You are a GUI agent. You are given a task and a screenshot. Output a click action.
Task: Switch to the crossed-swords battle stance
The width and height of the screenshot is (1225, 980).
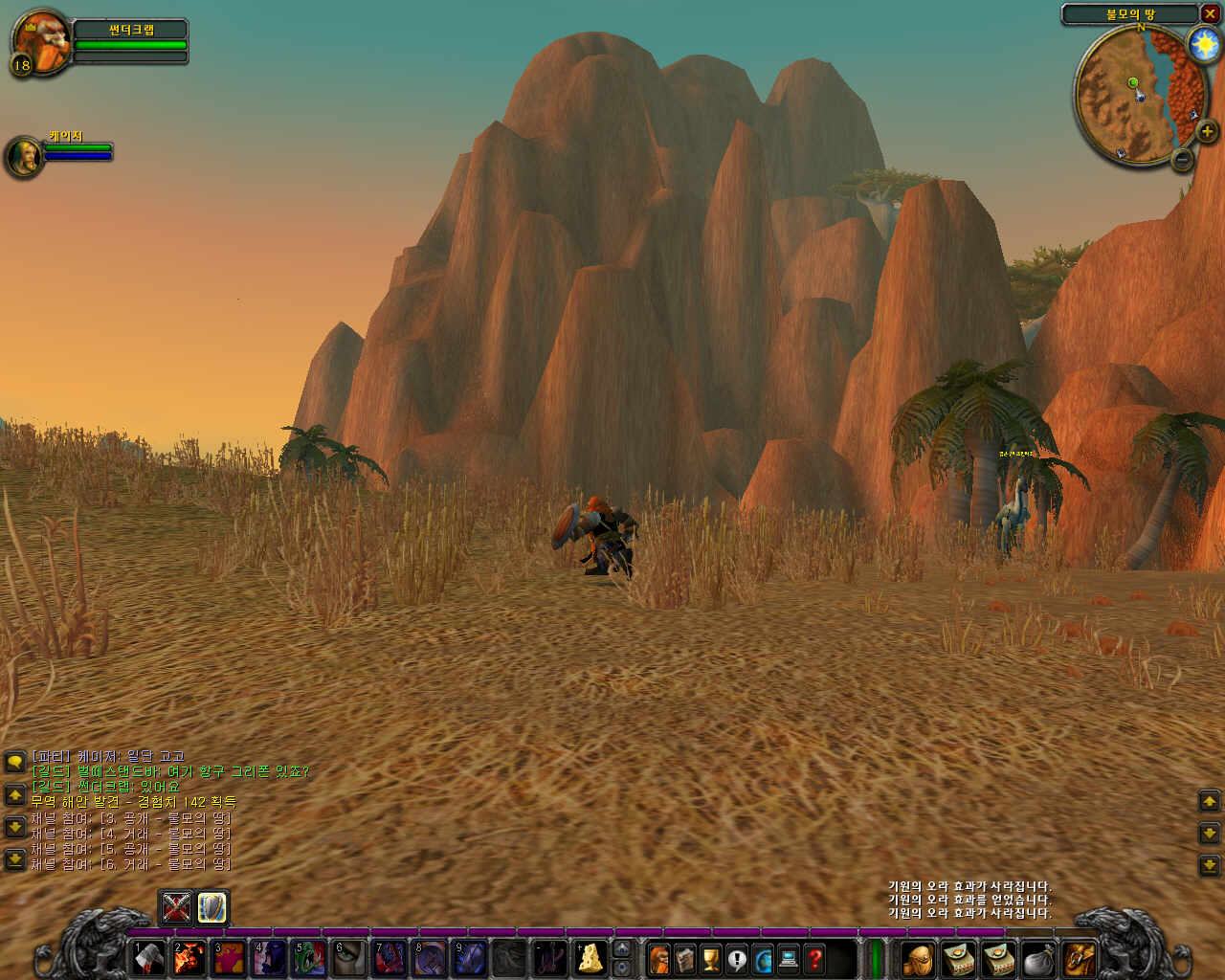point(177,906)
